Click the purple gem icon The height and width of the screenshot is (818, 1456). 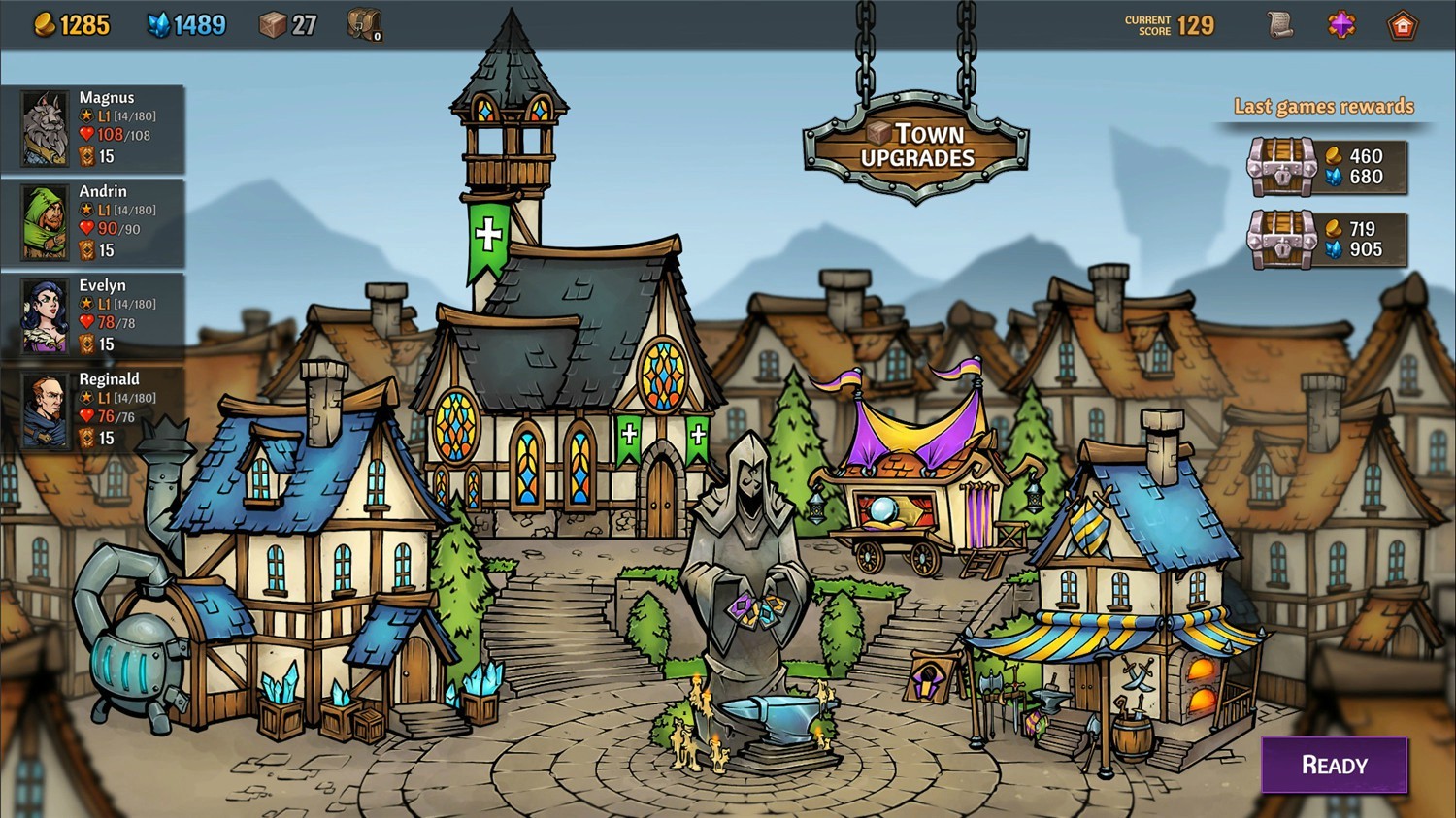click(1341, 25)
